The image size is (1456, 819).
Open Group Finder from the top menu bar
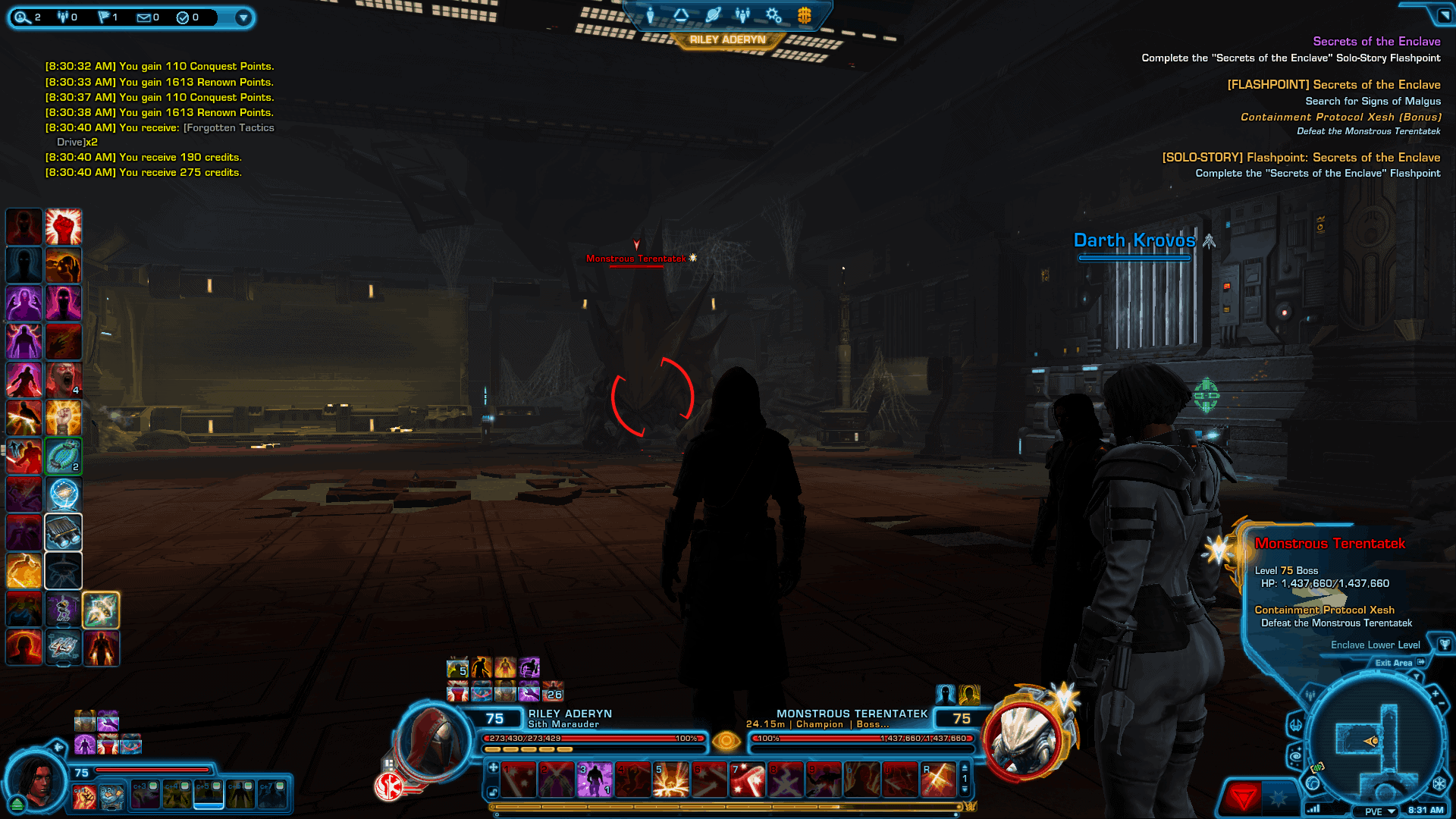click(x=742, y=14)
